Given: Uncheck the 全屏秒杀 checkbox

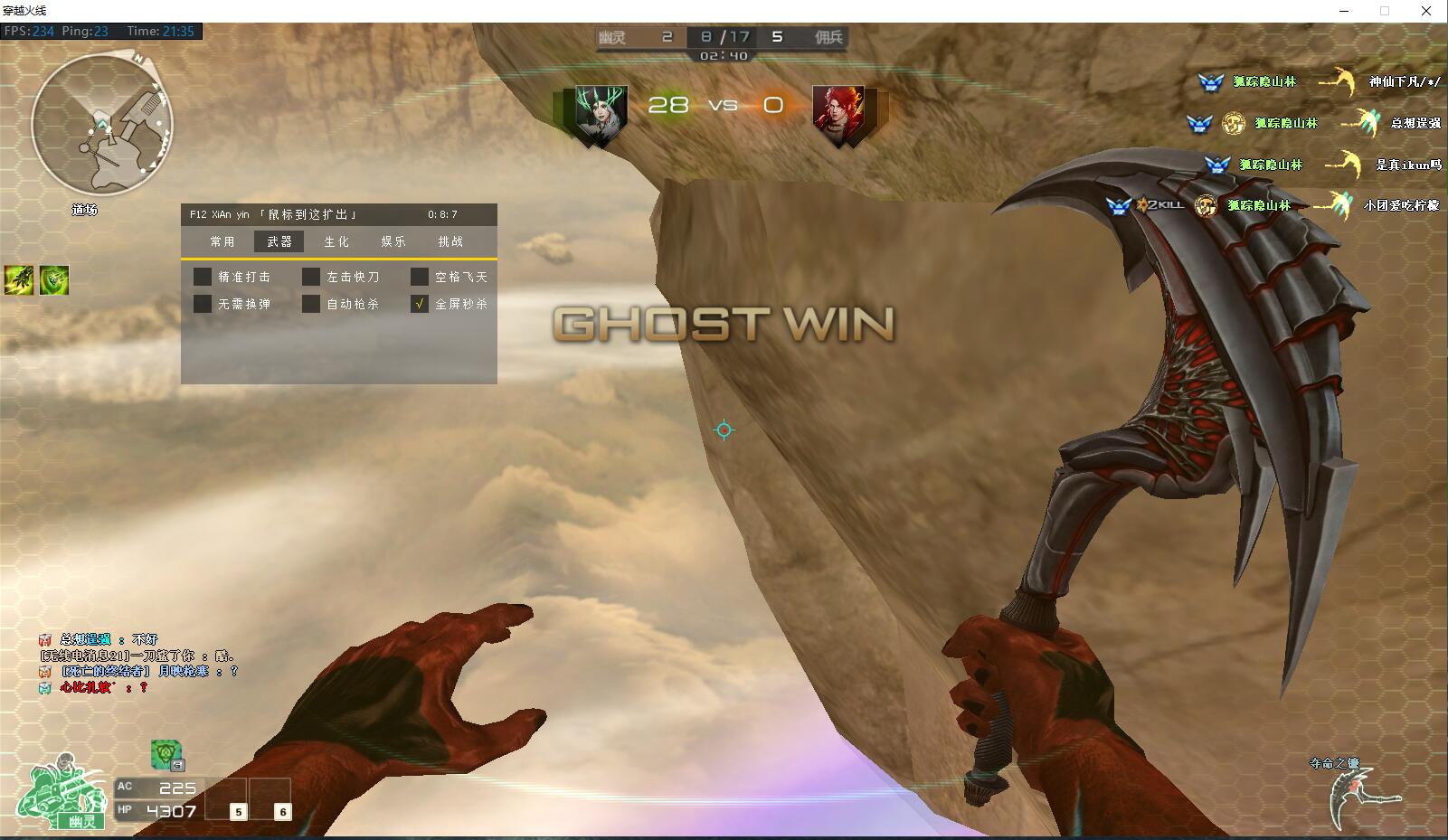Looking at the screenshot, I should pyautogui.click(x=420, y=304).
